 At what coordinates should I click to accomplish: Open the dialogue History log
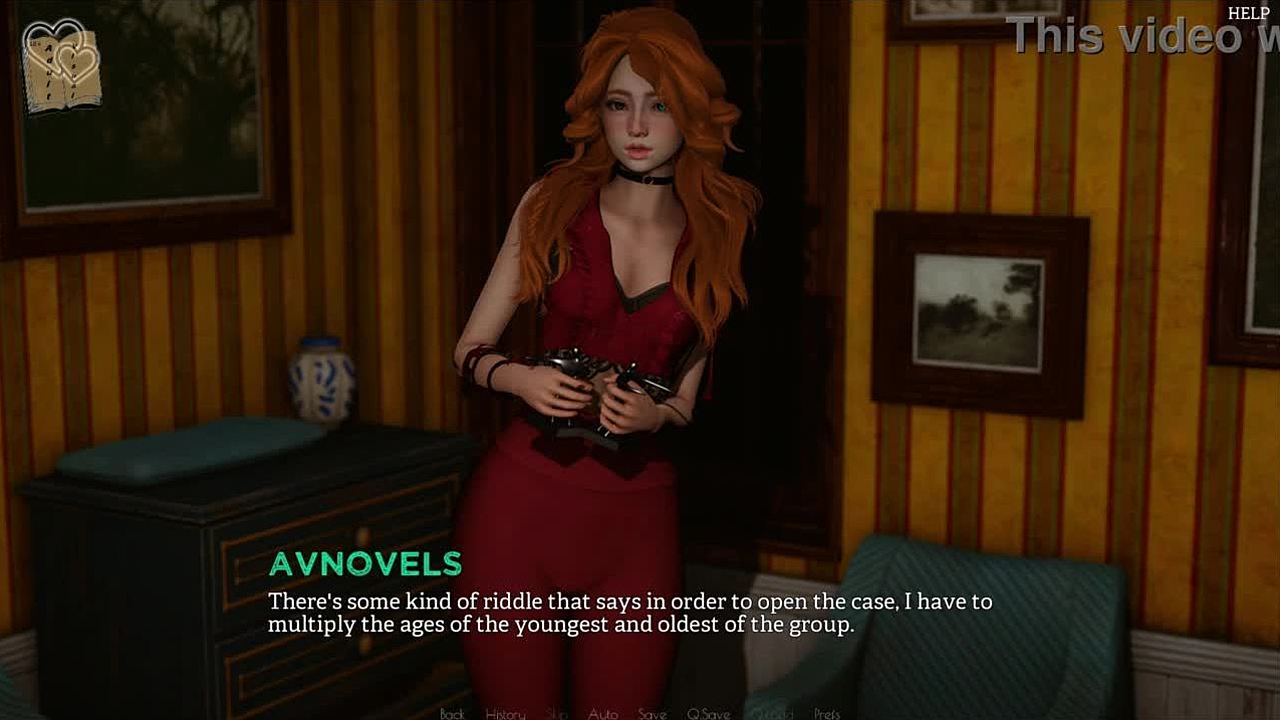pos(505,713)
